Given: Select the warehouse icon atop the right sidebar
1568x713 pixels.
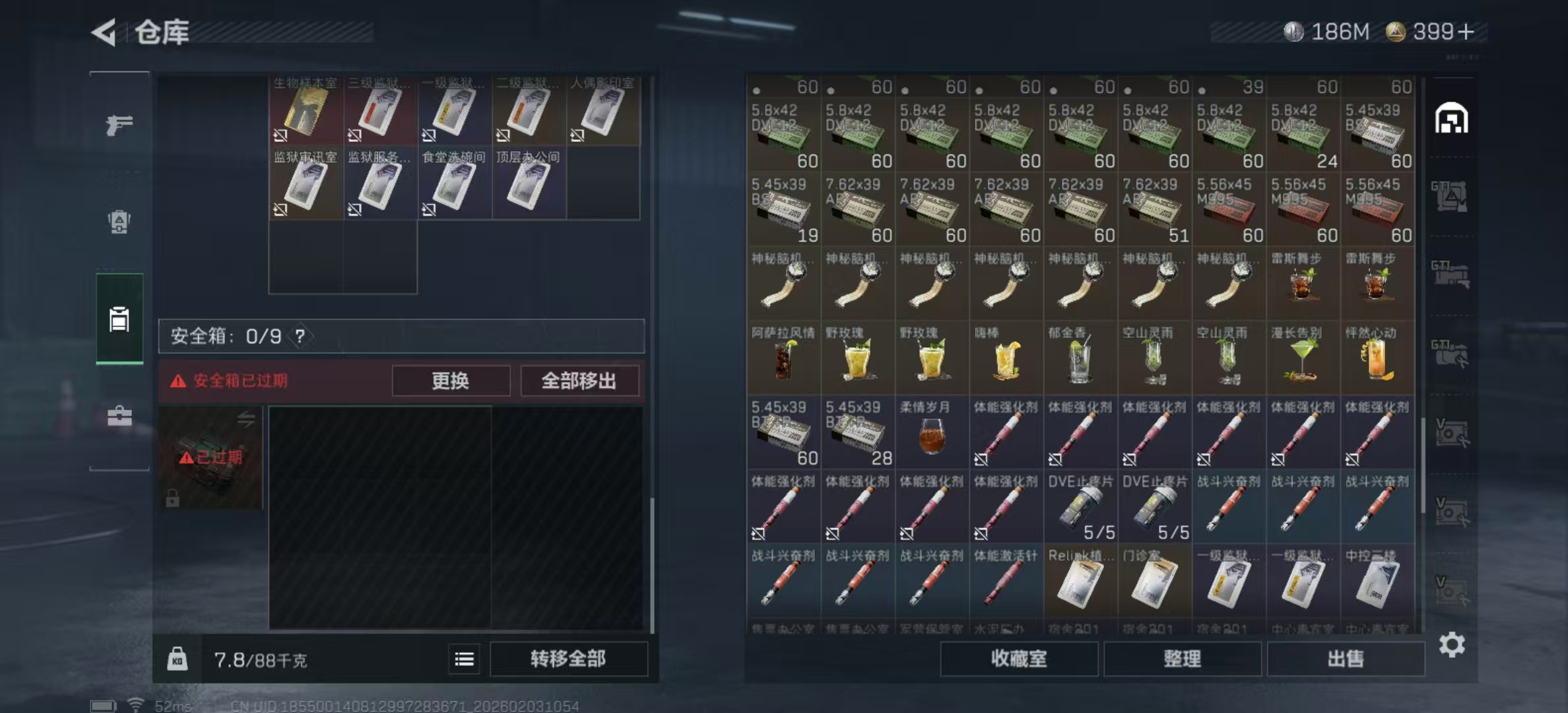Looking at the screenshot, I should tap(1451, 116).
